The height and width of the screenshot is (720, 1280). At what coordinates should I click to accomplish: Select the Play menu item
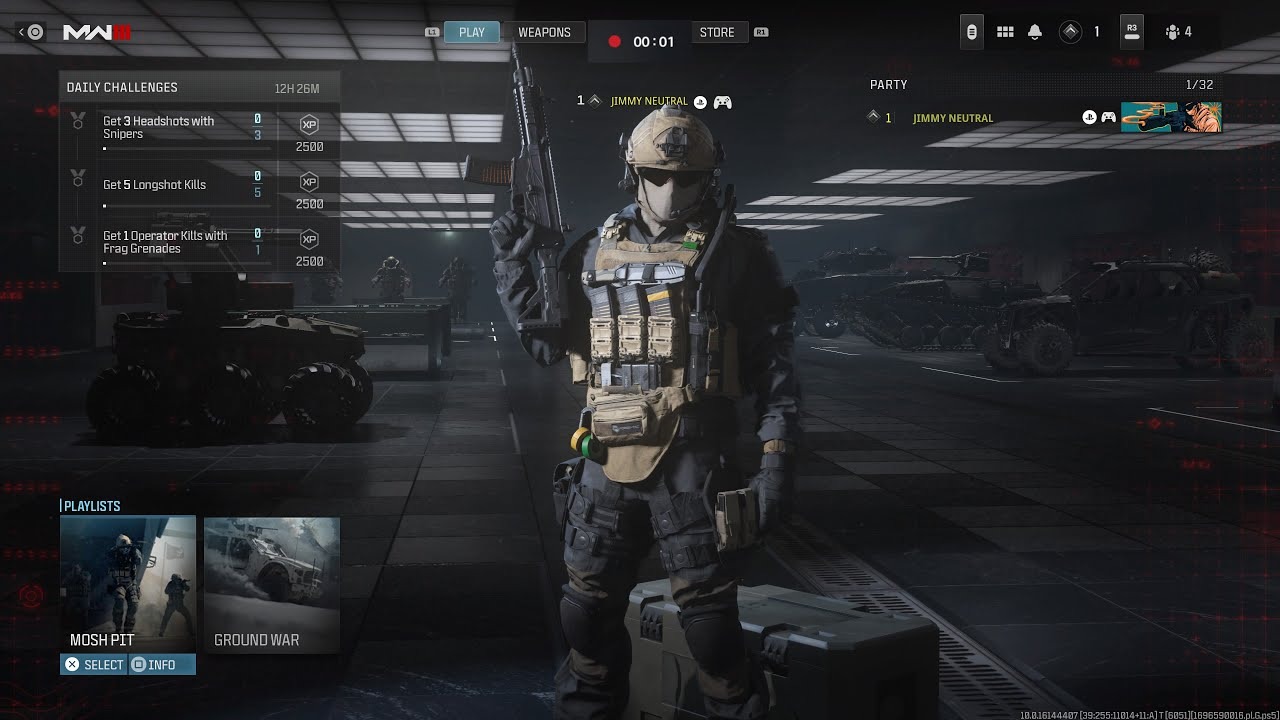pos(471,31)
